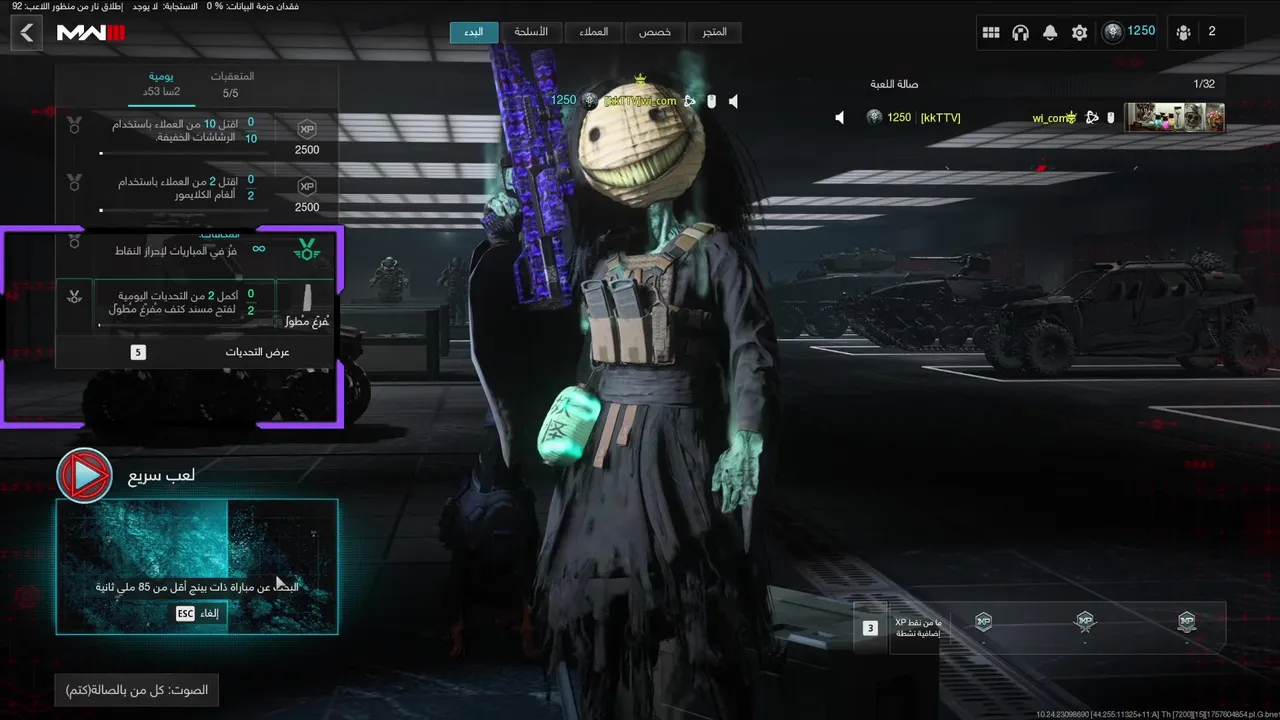Image resolution: width=1280 pixels, height=720 pixels.
Task: Select the العملاء operators tab
Action: [594, 32]
